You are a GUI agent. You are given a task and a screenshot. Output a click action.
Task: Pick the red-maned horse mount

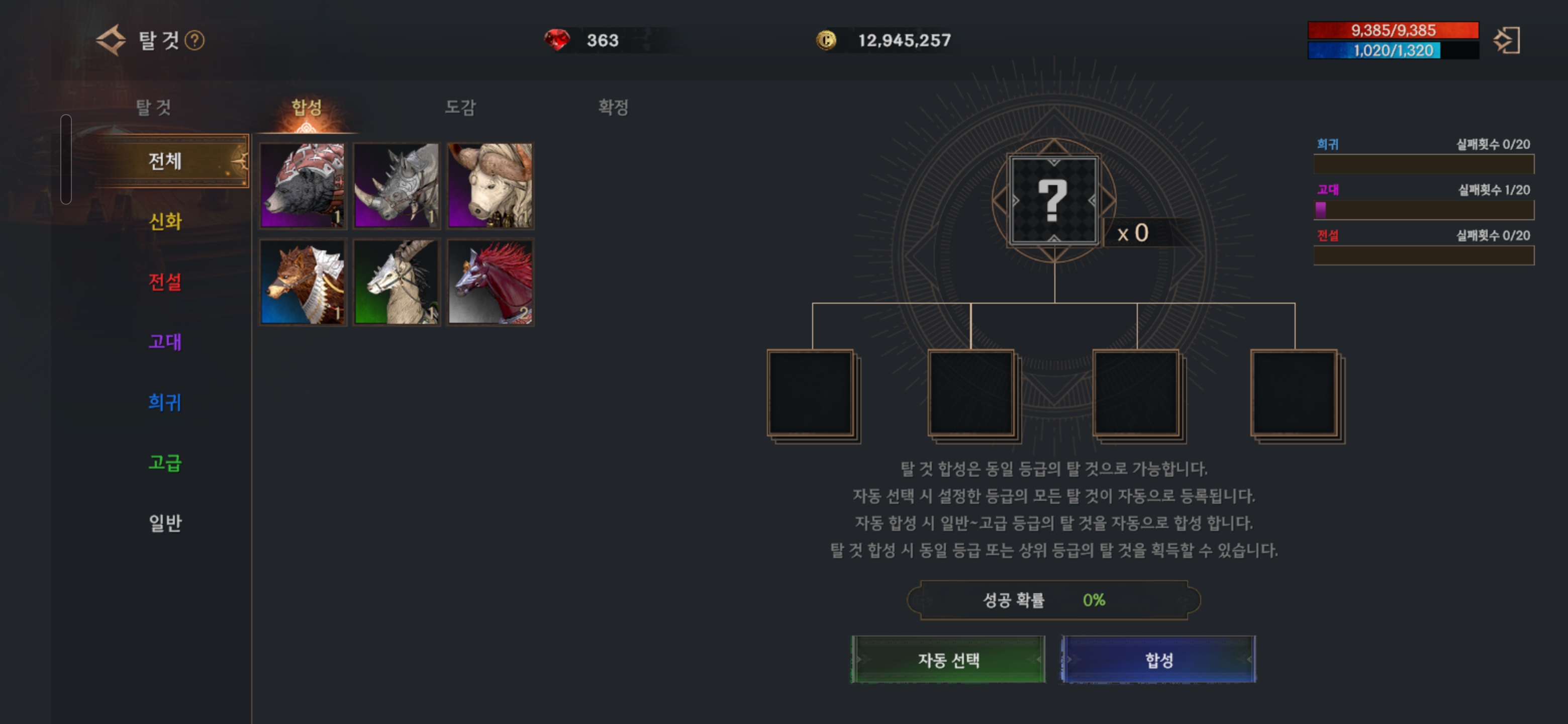490,282
